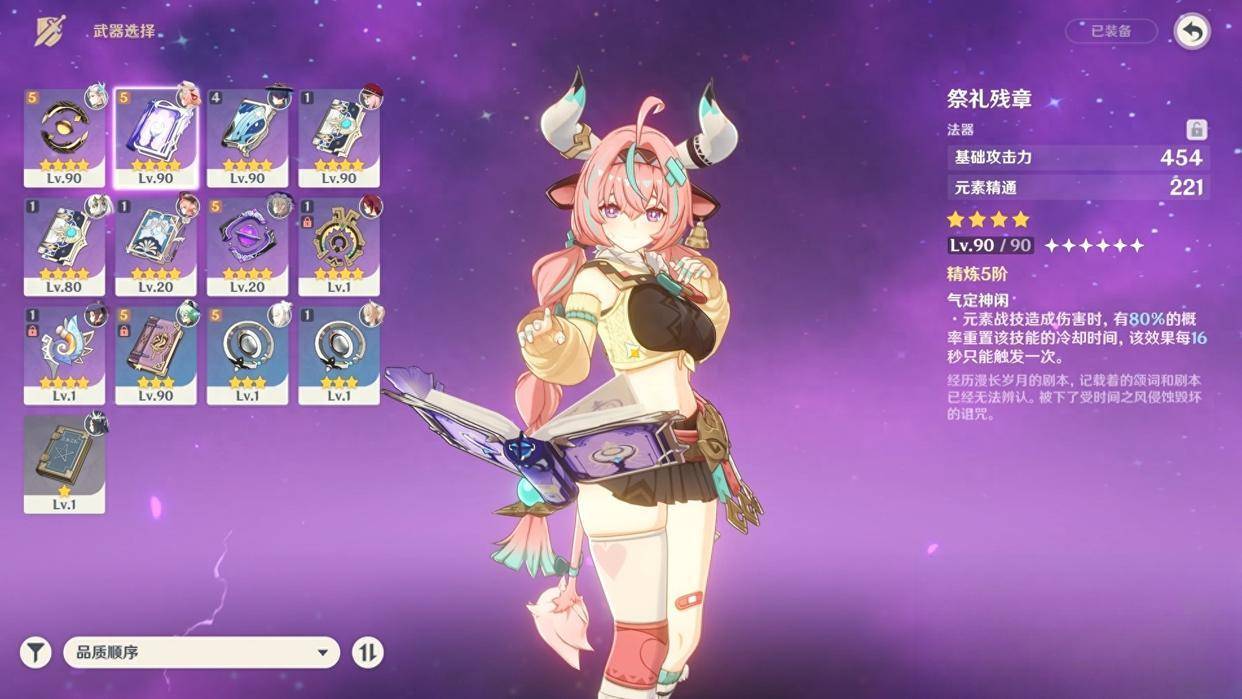Select the golden ring catalyst at Lv.90
1242x699 pixels.
[x=64, y=137]
